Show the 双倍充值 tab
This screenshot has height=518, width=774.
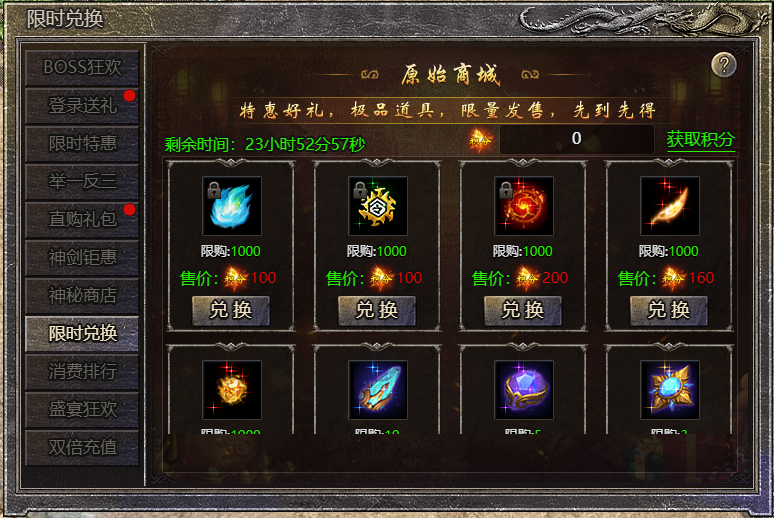[82, 447]
